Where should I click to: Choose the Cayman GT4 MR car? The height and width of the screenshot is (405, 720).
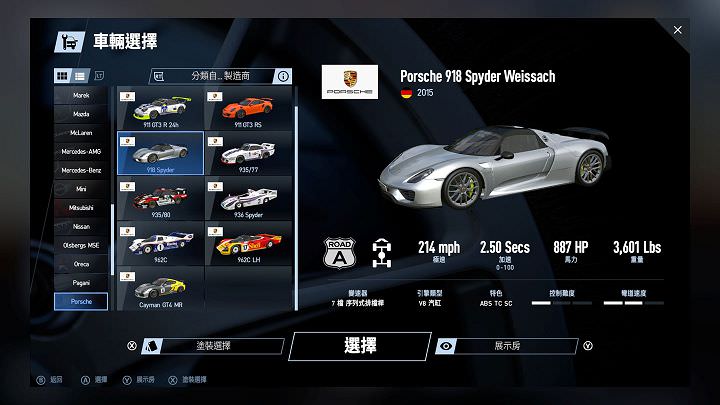160,288
